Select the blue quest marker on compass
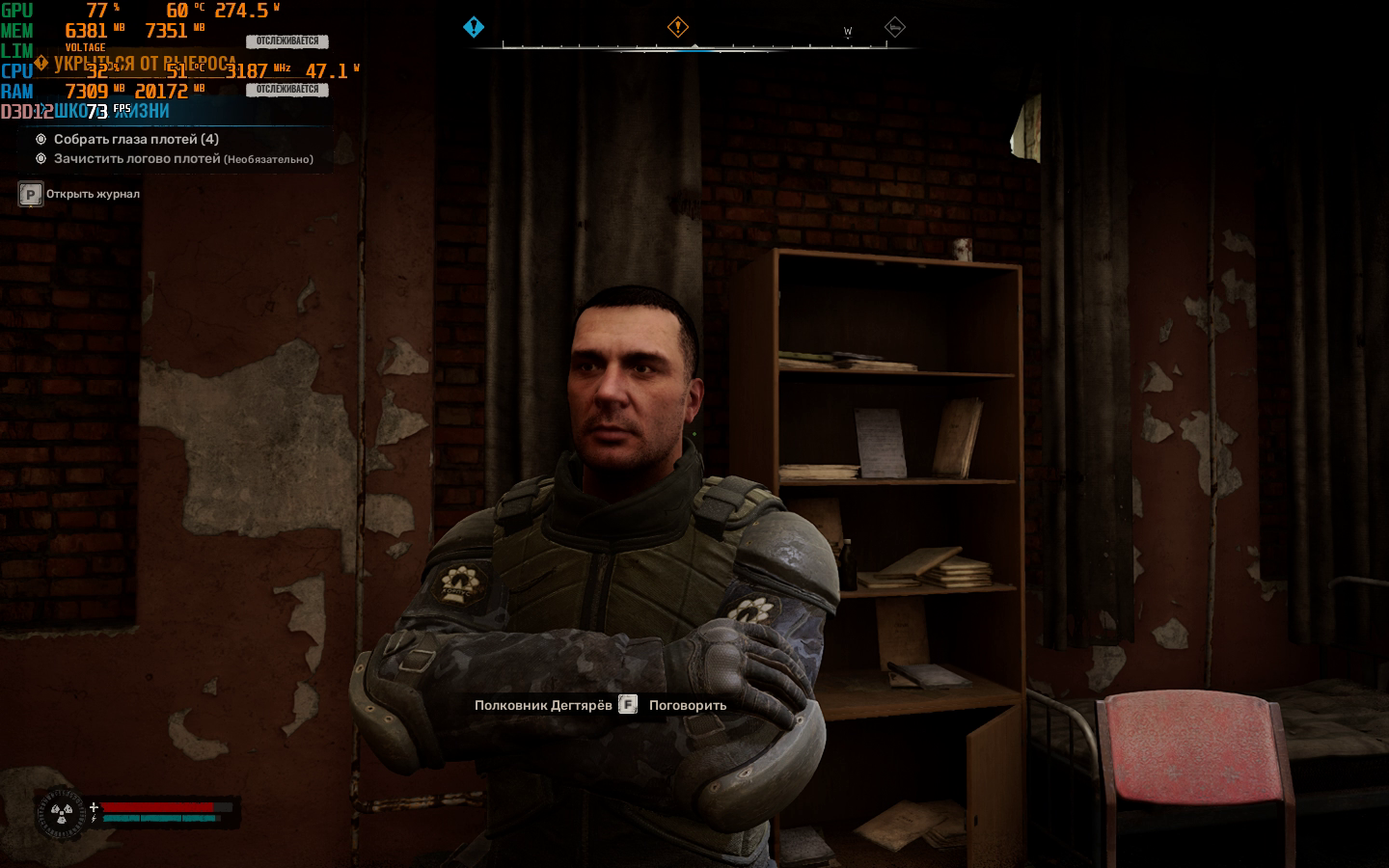 click(x=474, y=27)
